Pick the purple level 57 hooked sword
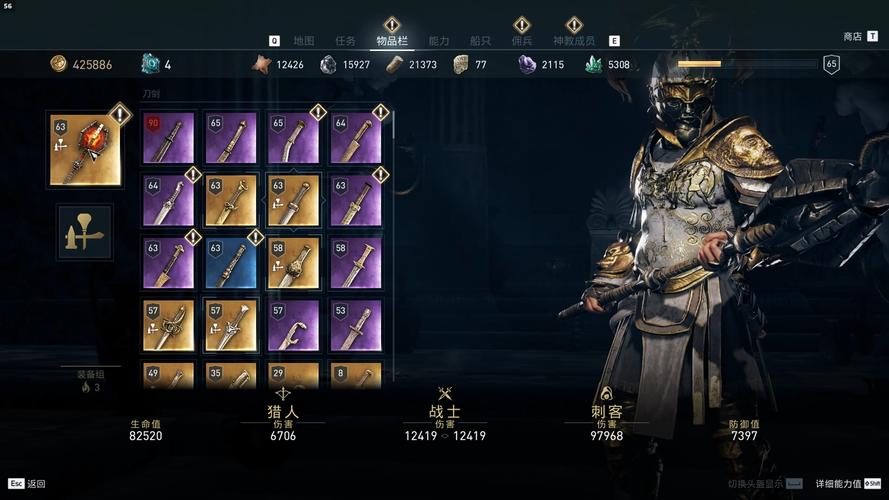889x500 pixels. pos(293,326)
